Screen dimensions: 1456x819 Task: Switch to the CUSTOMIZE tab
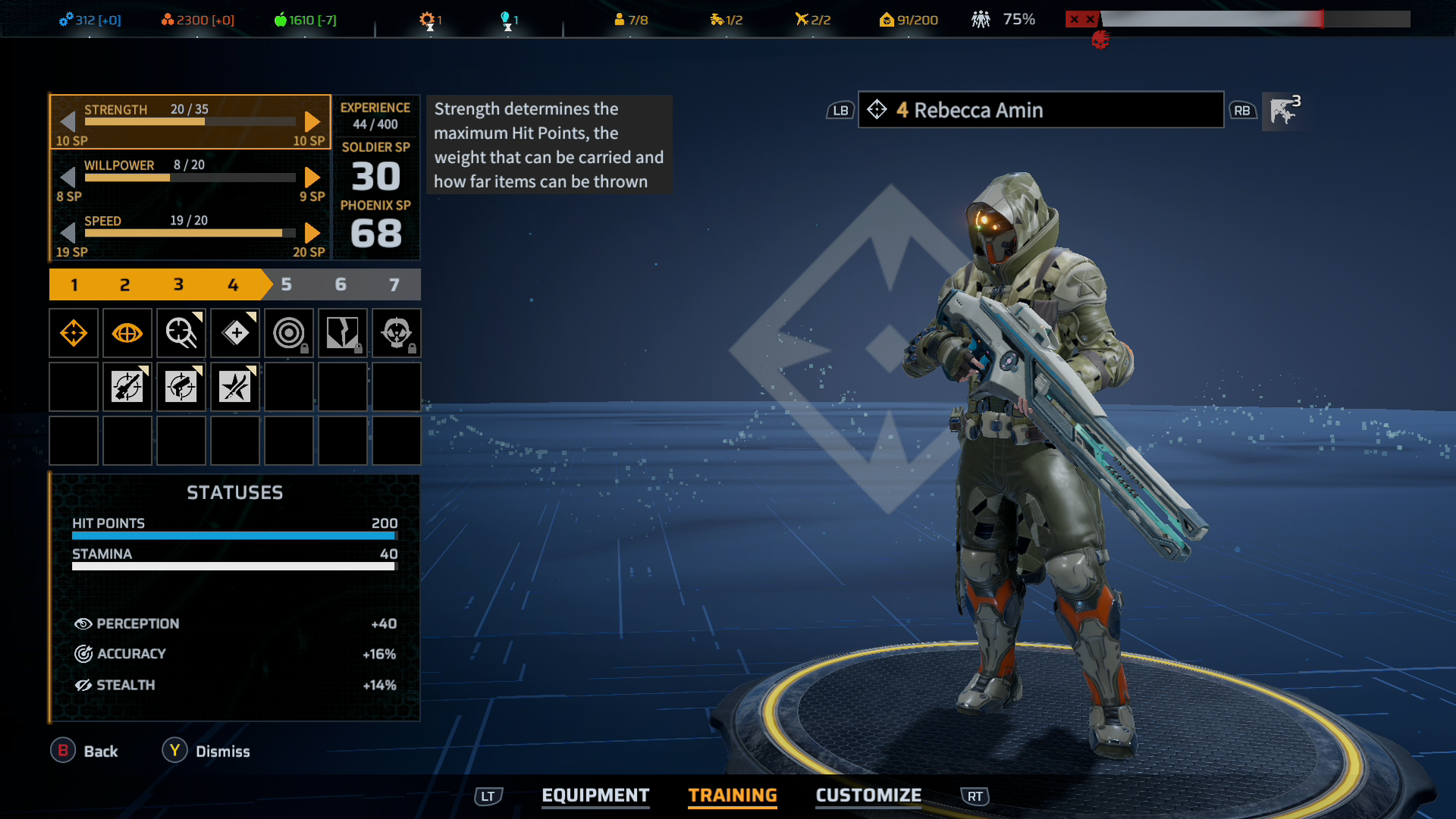pyautogui.click(x=868, y=795)
